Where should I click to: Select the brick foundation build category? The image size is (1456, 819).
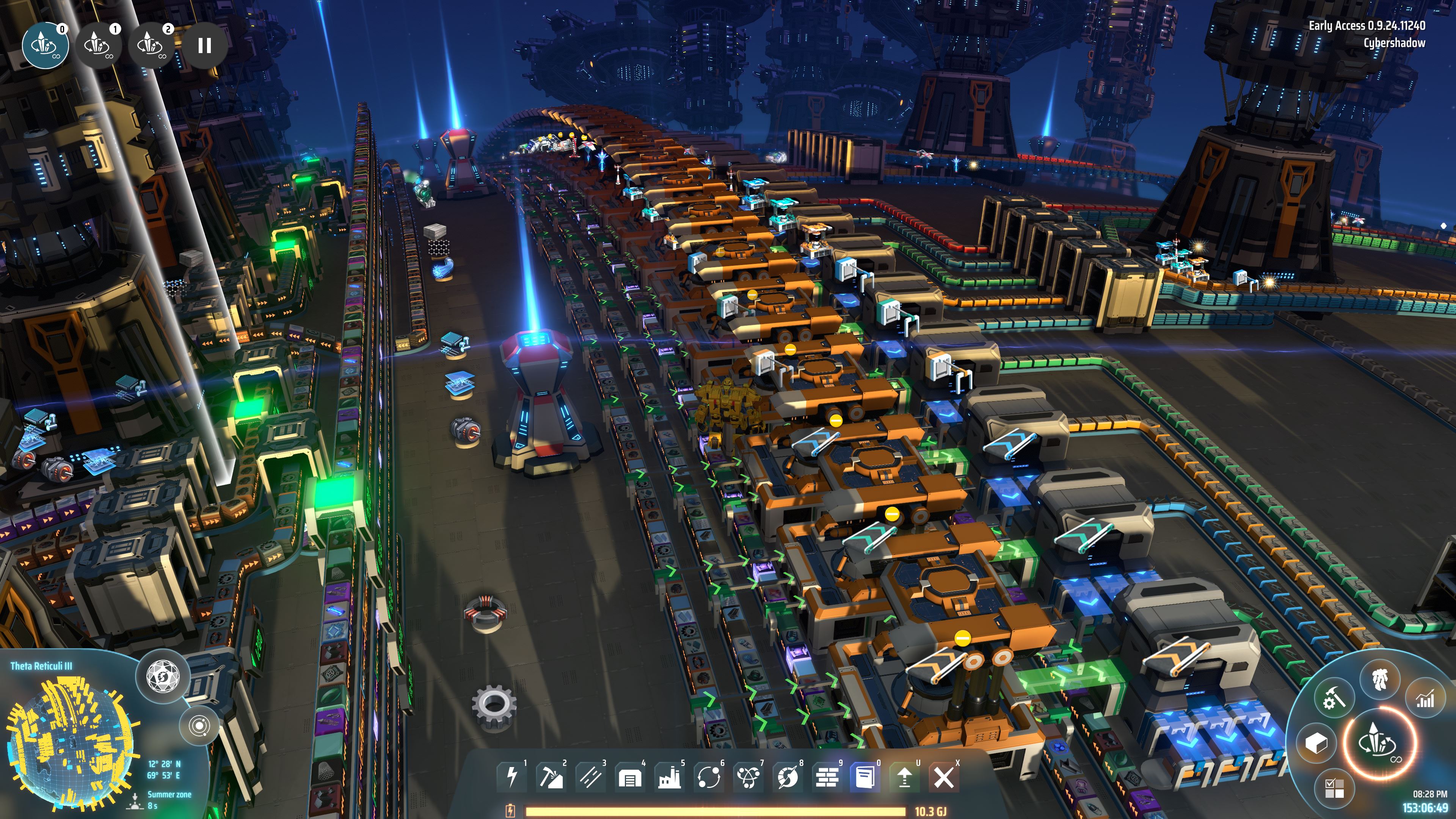click(x=827, y=778)
